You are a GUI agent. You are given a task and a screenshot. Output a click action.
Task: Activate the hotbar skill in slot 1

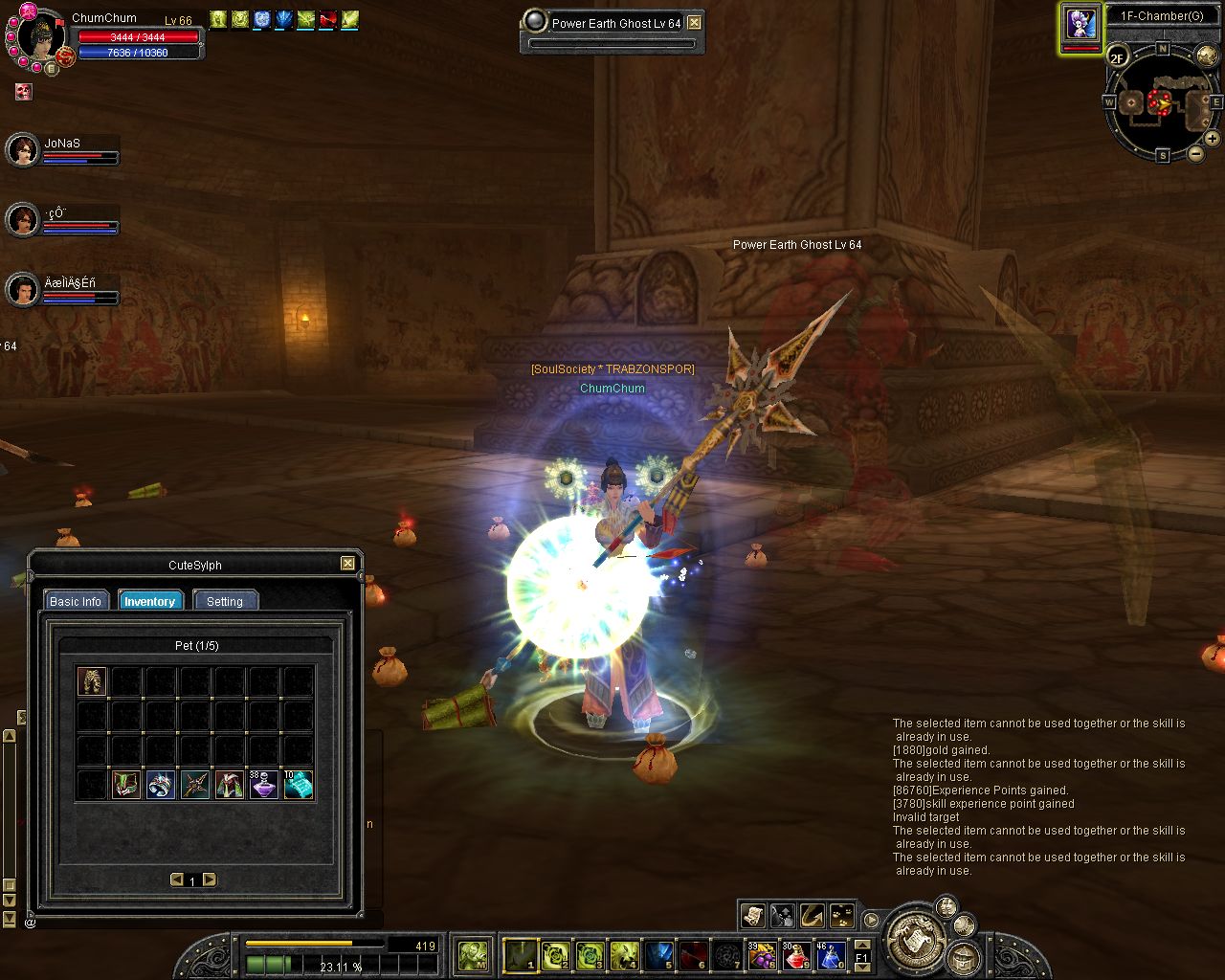click(x=520, y=954)
